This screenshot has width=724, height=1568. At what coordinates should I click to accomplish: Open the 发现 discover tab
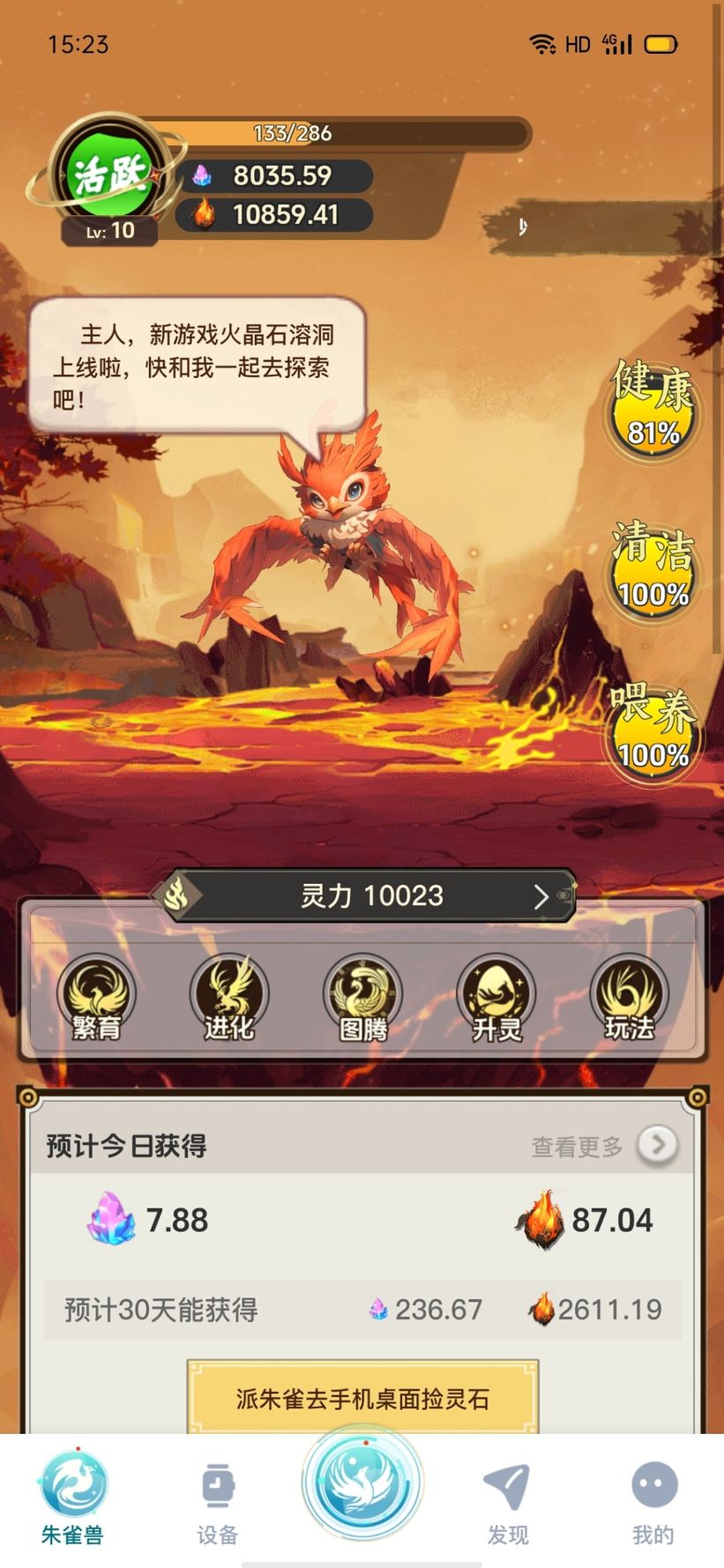[508, 1498]
